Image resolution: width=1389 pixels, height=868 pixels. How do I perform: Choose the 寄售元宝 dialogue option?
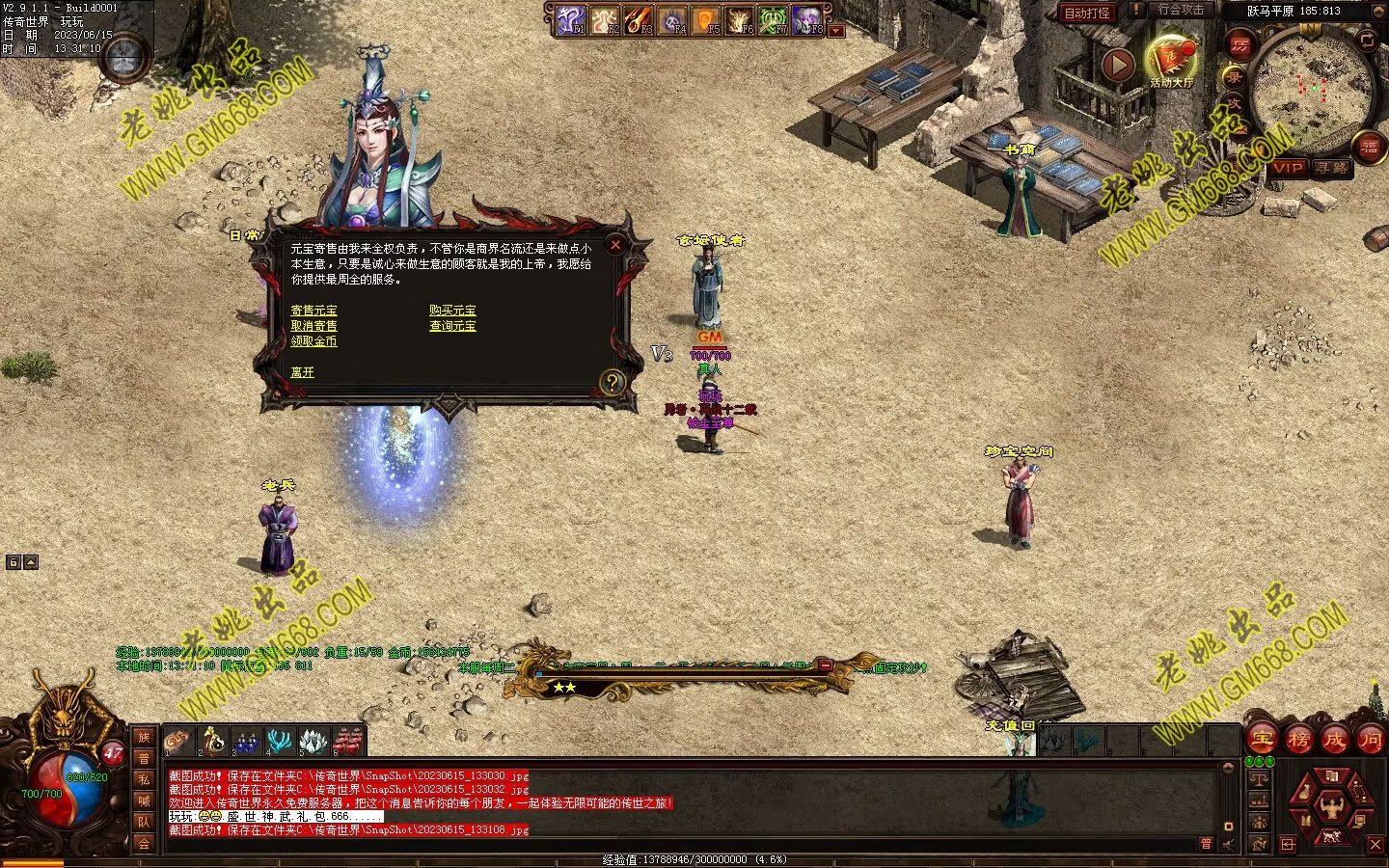tap(313, 311)
